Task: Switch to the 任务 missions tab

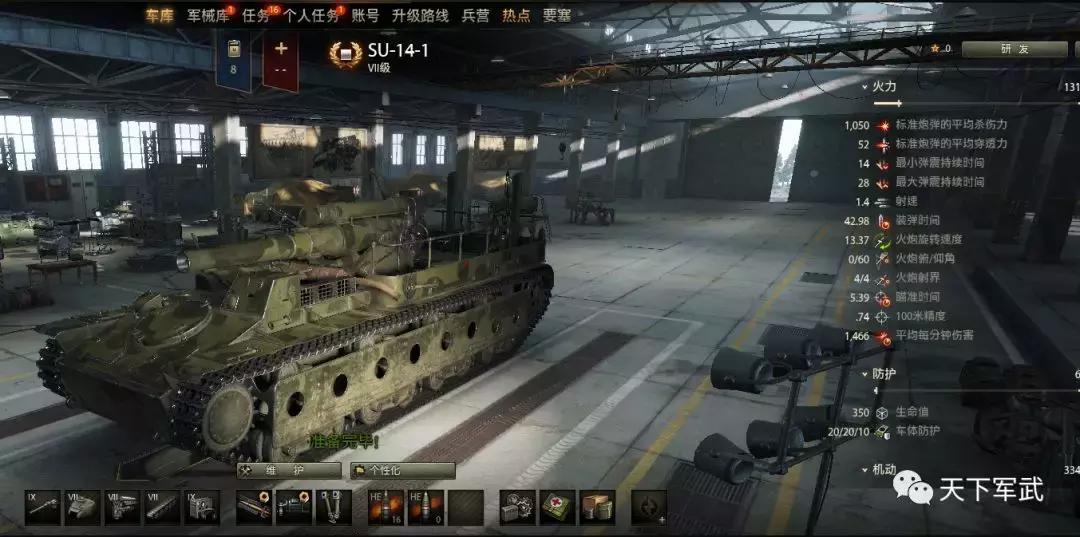Action: (x=257, y=16)
